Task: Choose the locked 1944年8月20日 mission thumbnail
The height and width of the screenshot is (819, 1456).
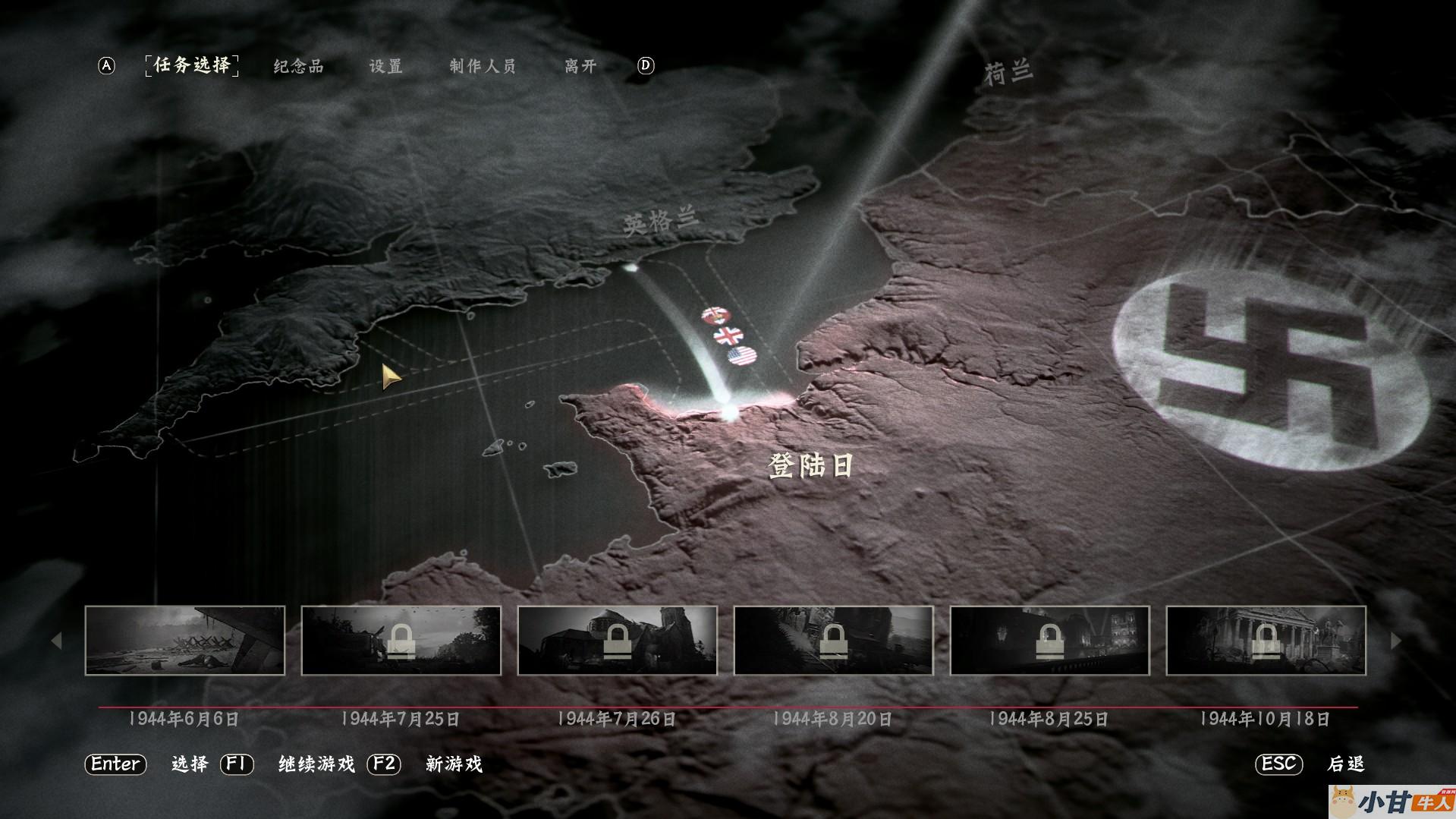Action: coord(833,641)
